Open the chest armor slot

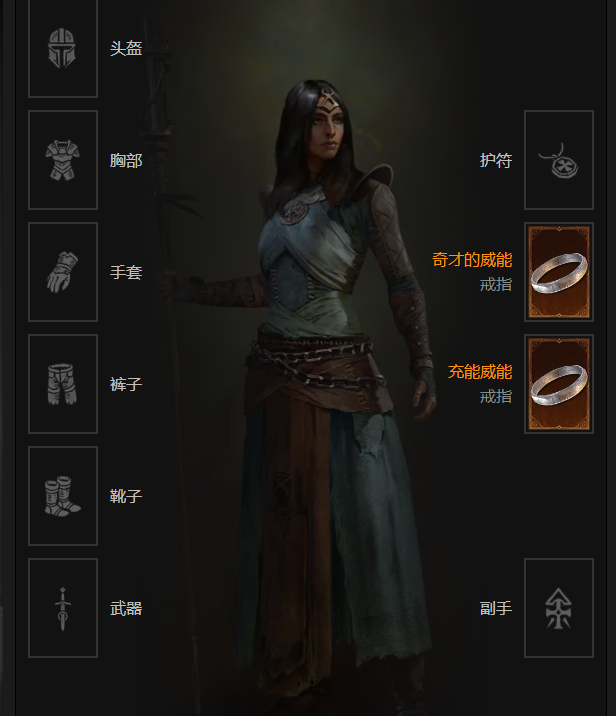click(x=62, y=160)
